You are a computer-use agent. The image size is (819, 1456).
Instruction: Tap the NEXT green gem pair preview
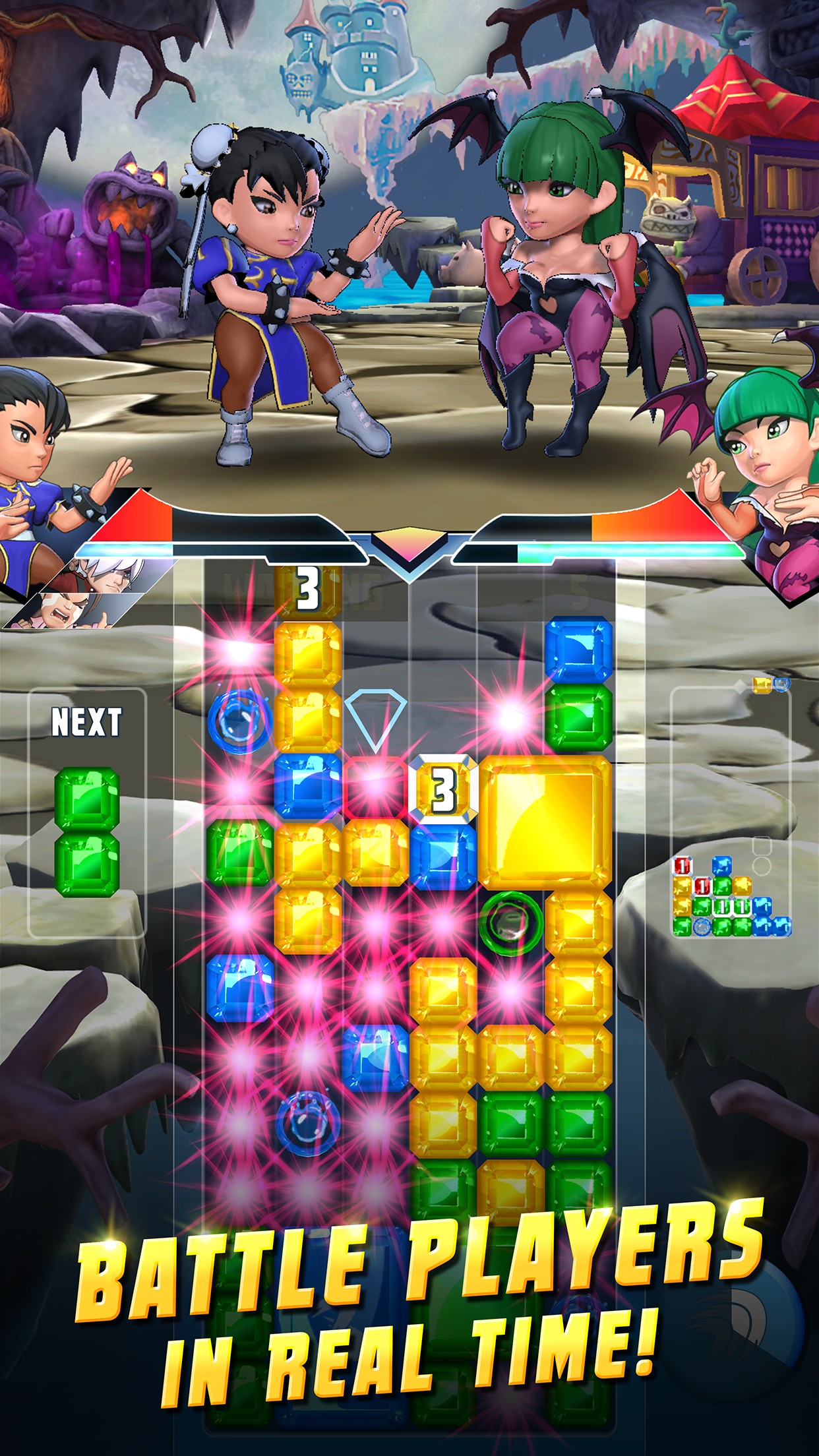pos(86,832)
